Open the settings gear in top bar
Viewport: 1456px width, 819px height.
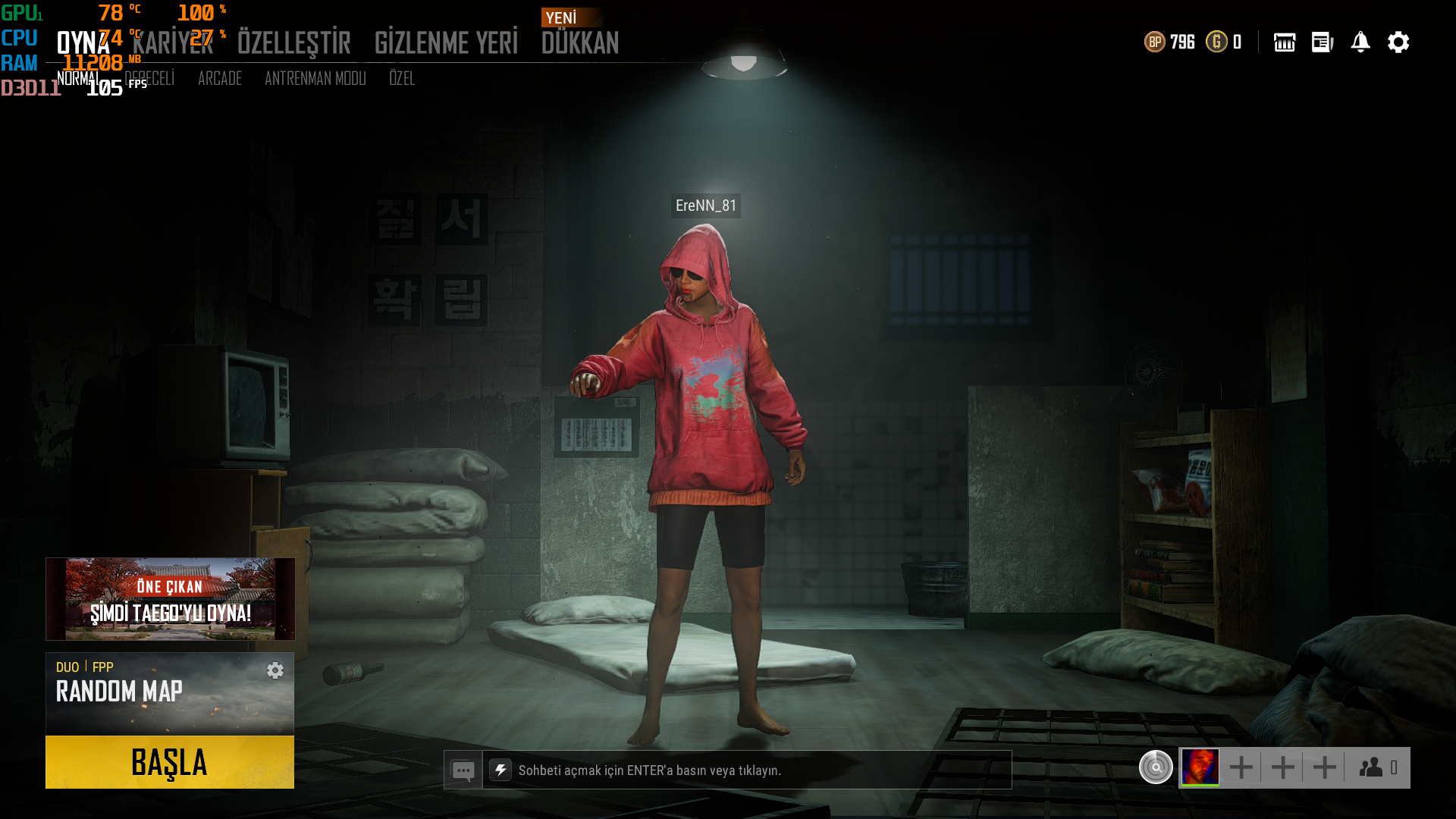tap(1398, 42)
